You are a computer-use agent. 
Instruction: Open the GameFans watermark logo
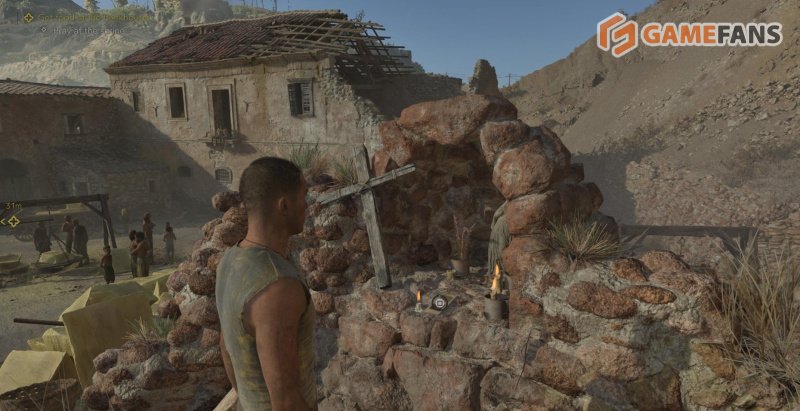689,34
